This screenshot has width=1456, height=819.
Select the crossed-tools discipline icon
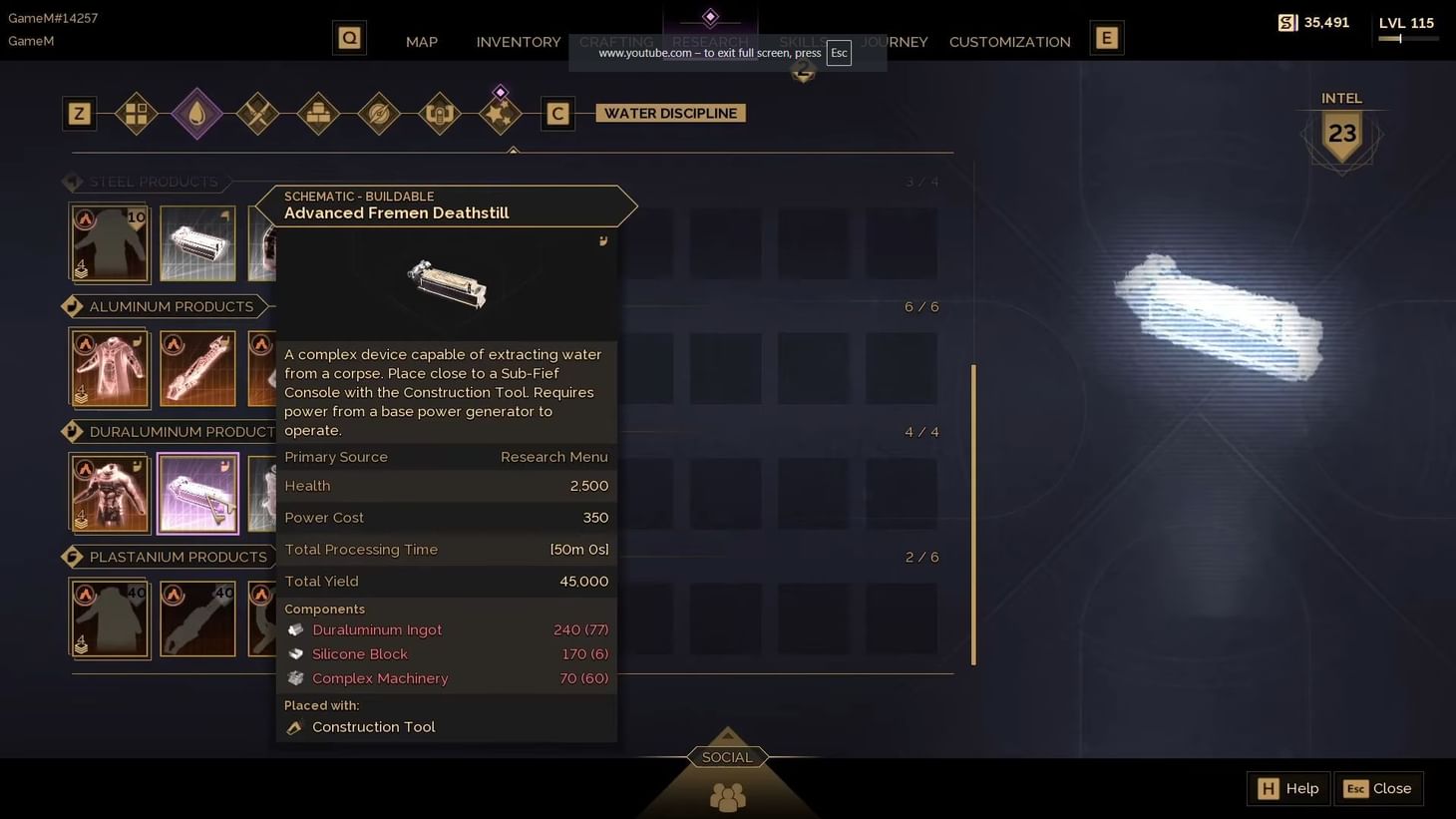(x=257, y=113)
